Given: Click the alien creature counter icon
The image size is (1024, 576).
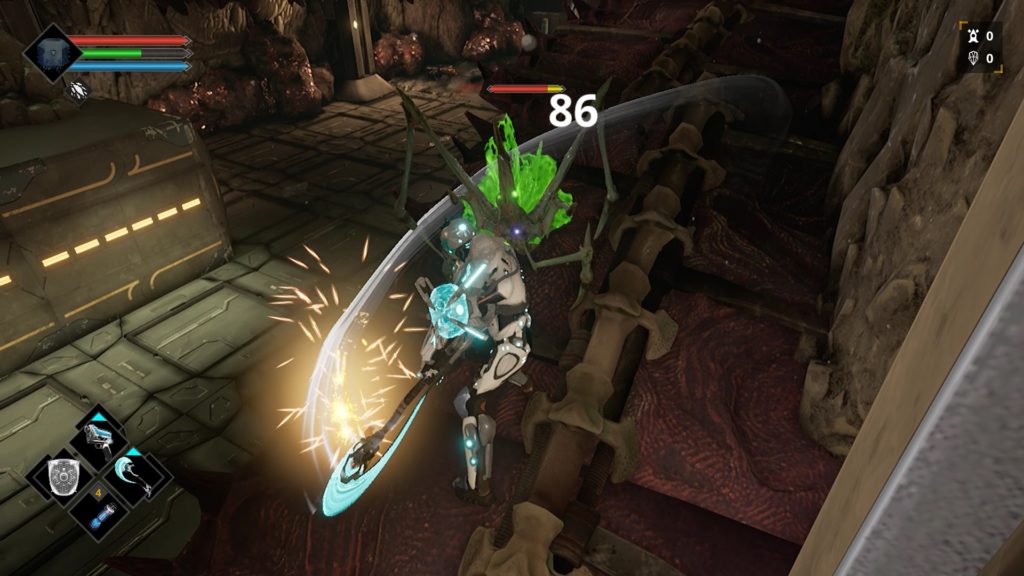Looking at the screenshot, I should (x=970, y=37).
